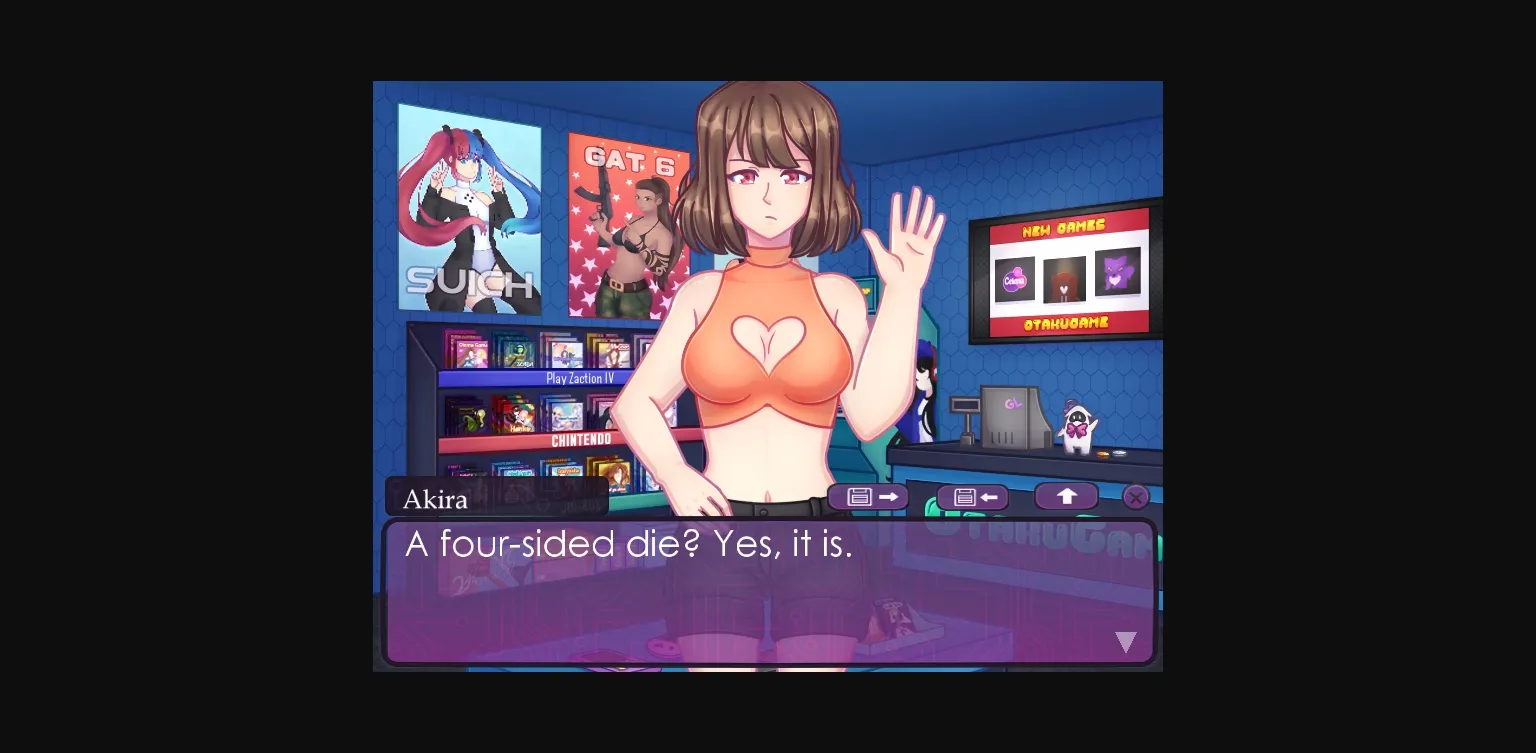Screen dimensions: 1536x753
Task: Toggle the quickload state with the left-arrow disk
Action: tap(971, 497)
